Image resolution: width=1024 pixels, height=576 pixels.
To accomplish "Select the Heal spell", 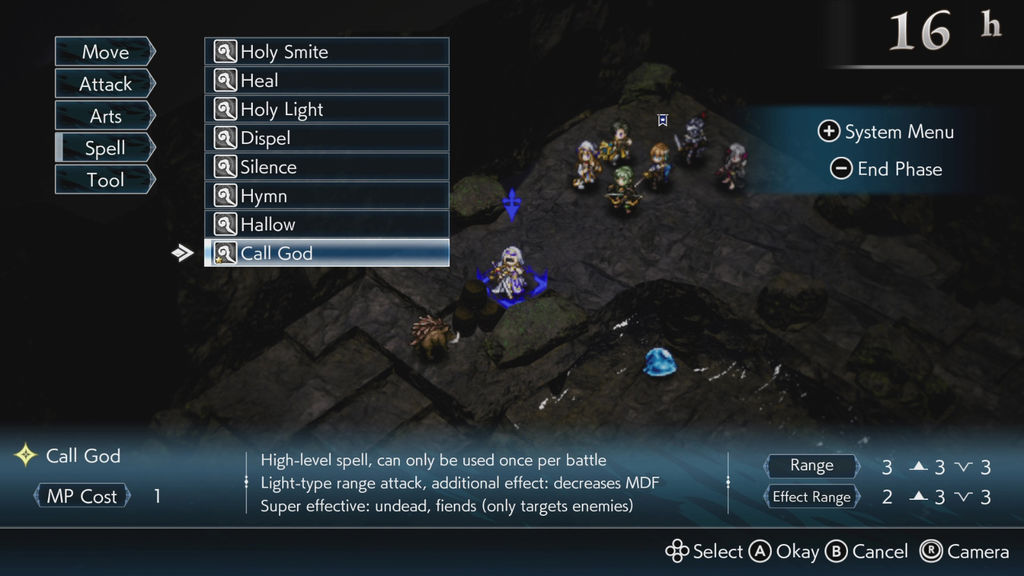I will (327, 81).
